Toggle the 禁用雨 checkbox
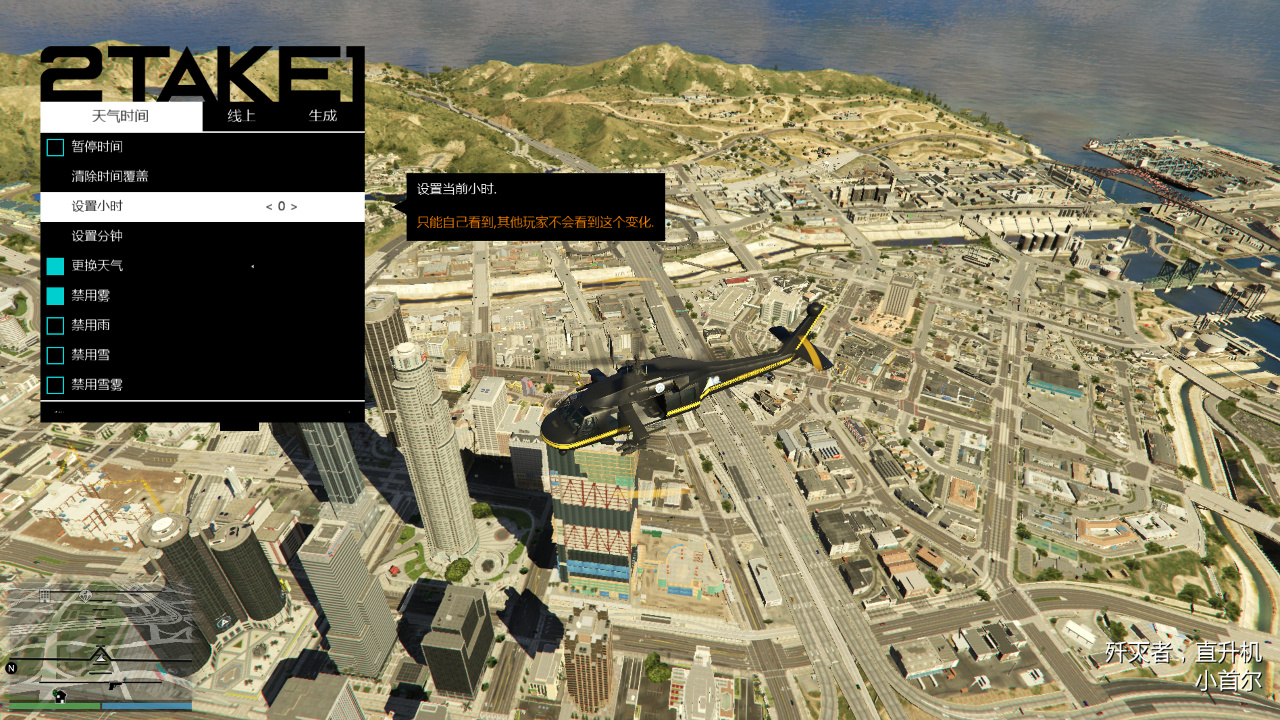The height and width of the screenshot is (720, 1280). coord(55,325)
